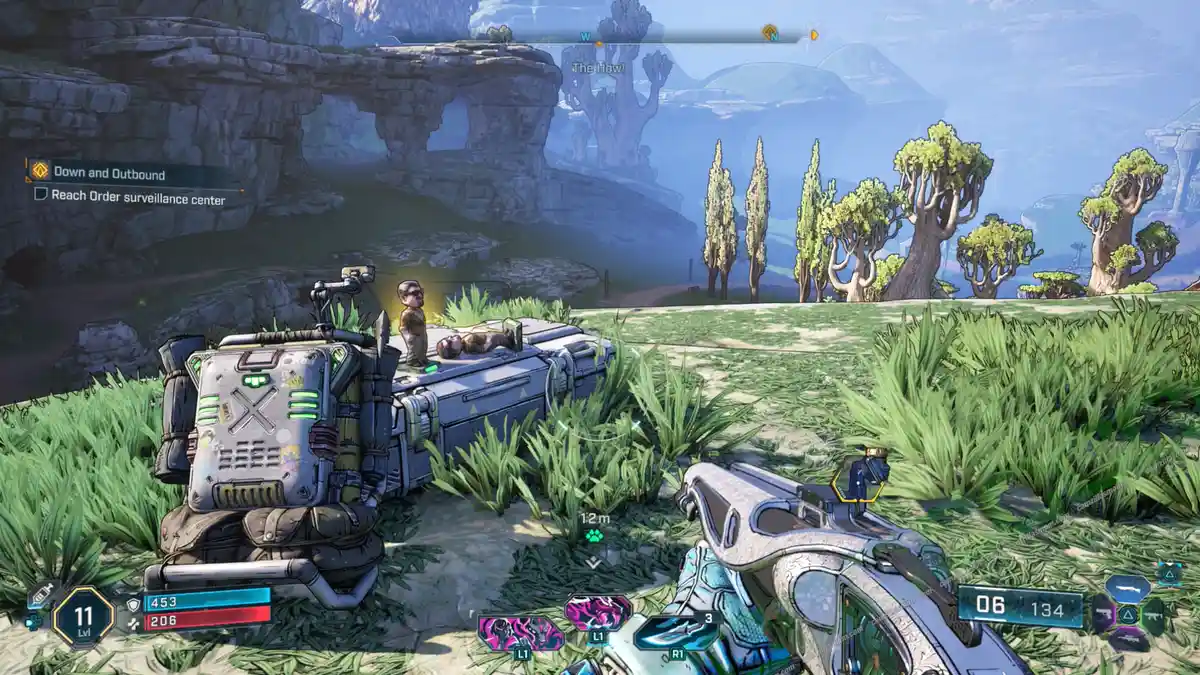Select the shotgun in top weapon slot
This screenshot has width=1200, height=675.
pyautogui.click(x=1127, y=589)
